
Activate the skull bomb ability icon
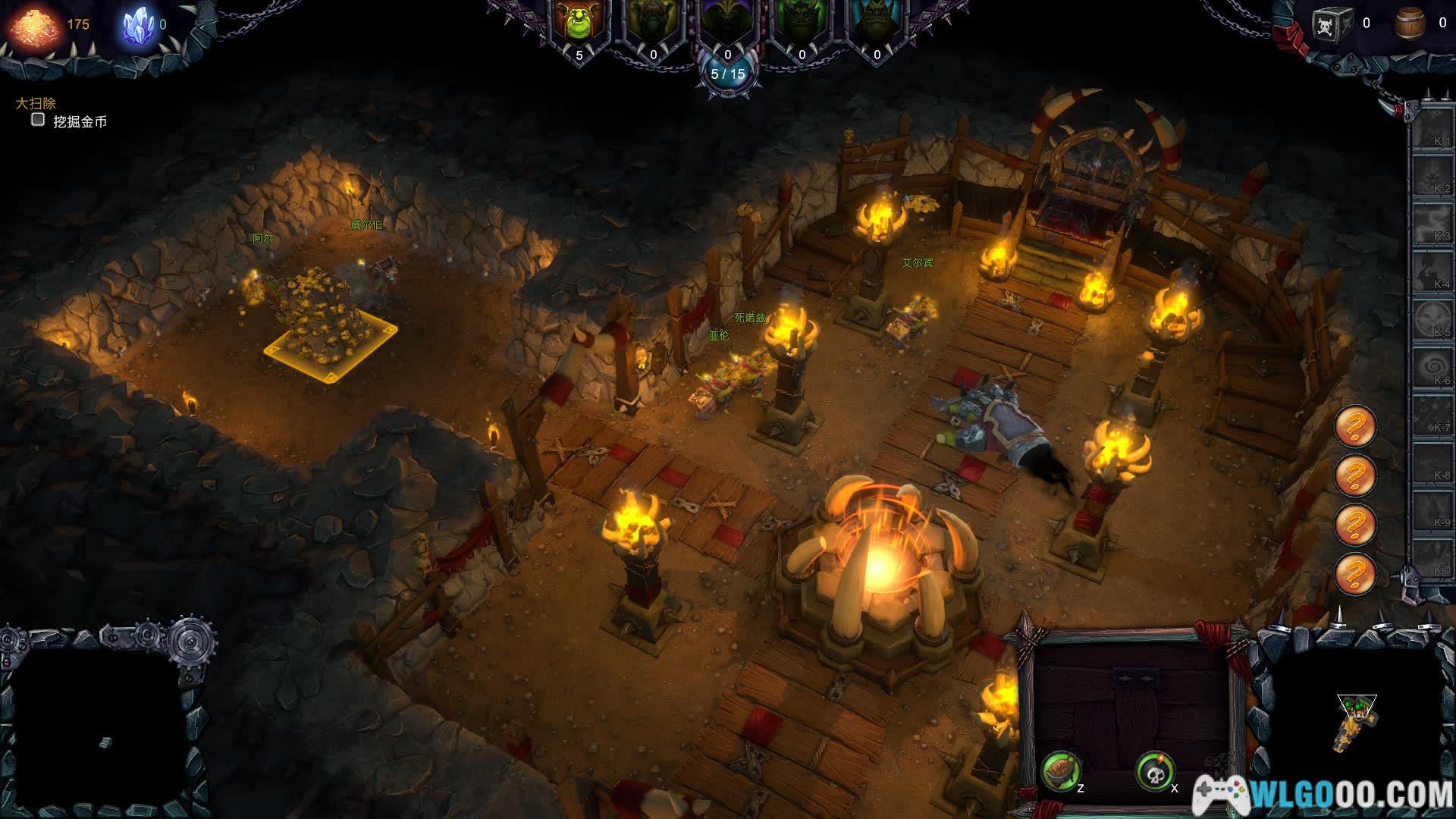[1154, 771]
